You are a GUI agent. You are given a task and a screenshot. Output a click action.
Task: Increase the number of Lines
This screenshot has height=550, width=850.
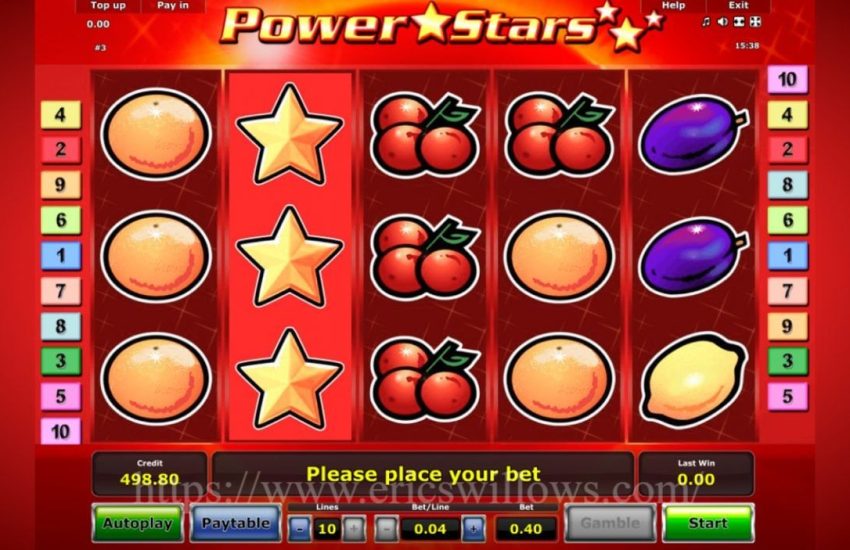point(353,528)
